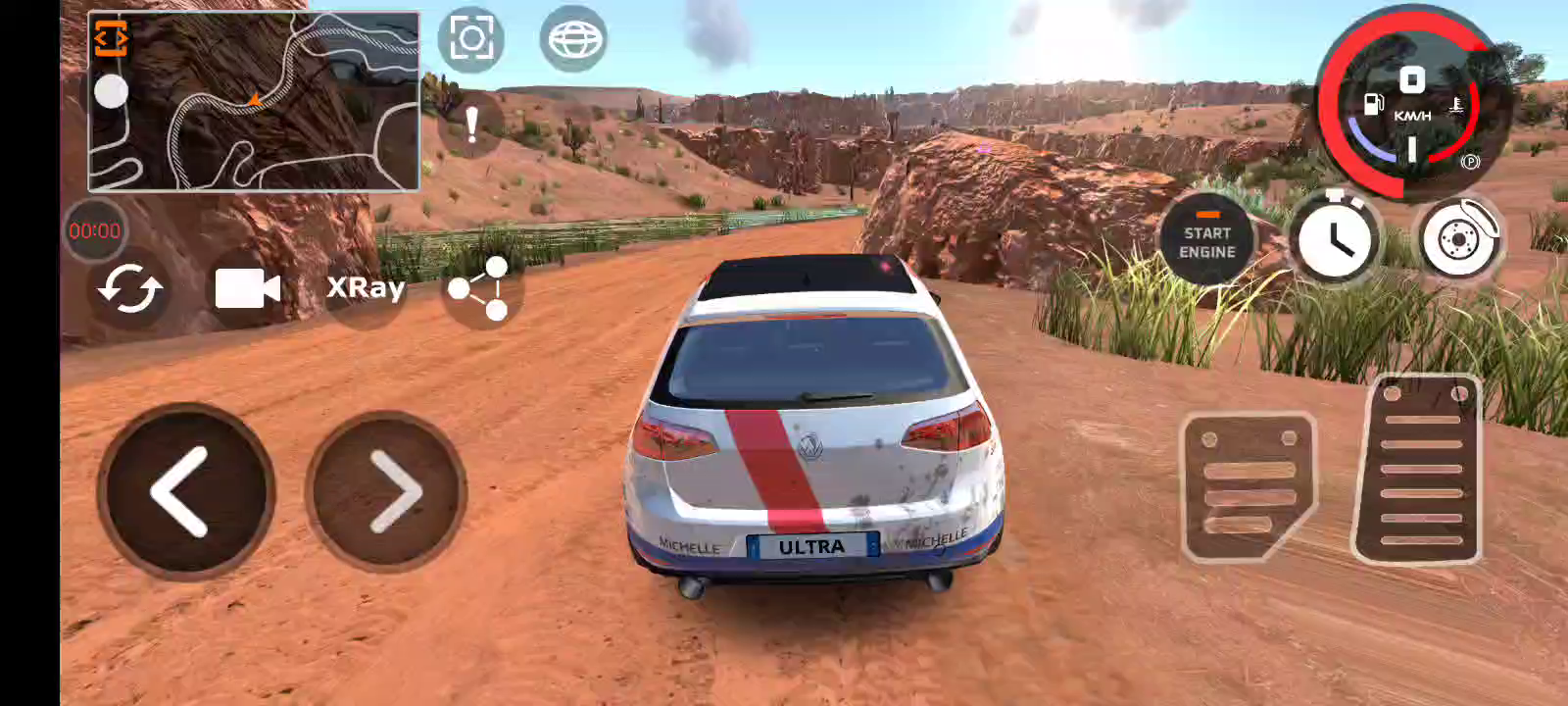The height and width of the screenshot is (706, 1568).
Task: Step on the gas pedal
Action: (1419, 471)
